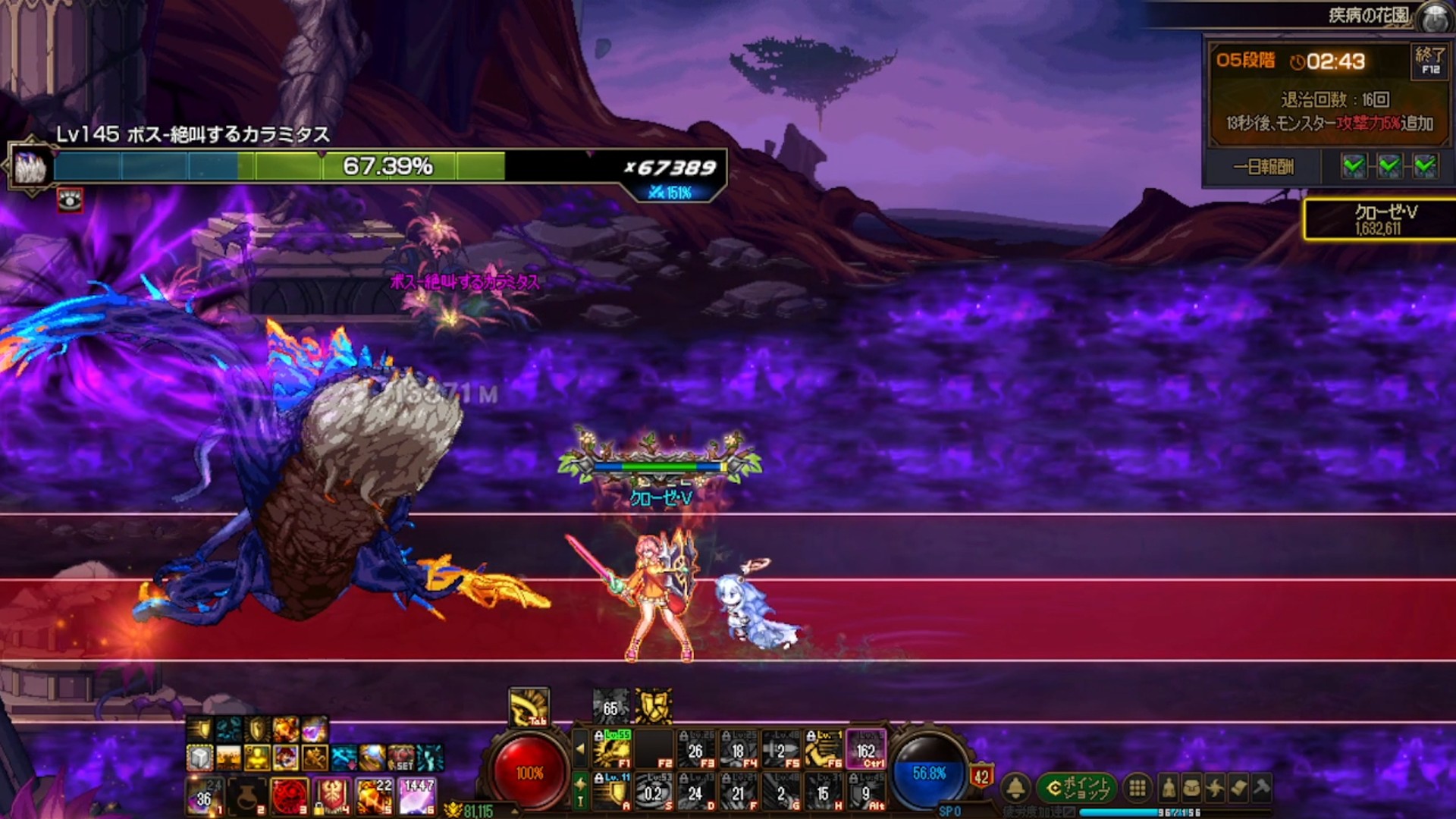Open the character info icon
Screen dimensions: 1456x819
[x=1169, y=789]
